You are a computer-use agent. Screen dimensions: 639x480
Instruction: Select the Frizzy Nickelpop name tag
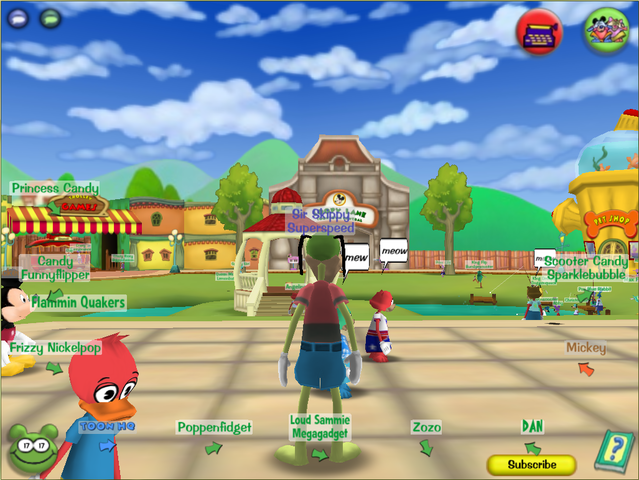(55, 348)
